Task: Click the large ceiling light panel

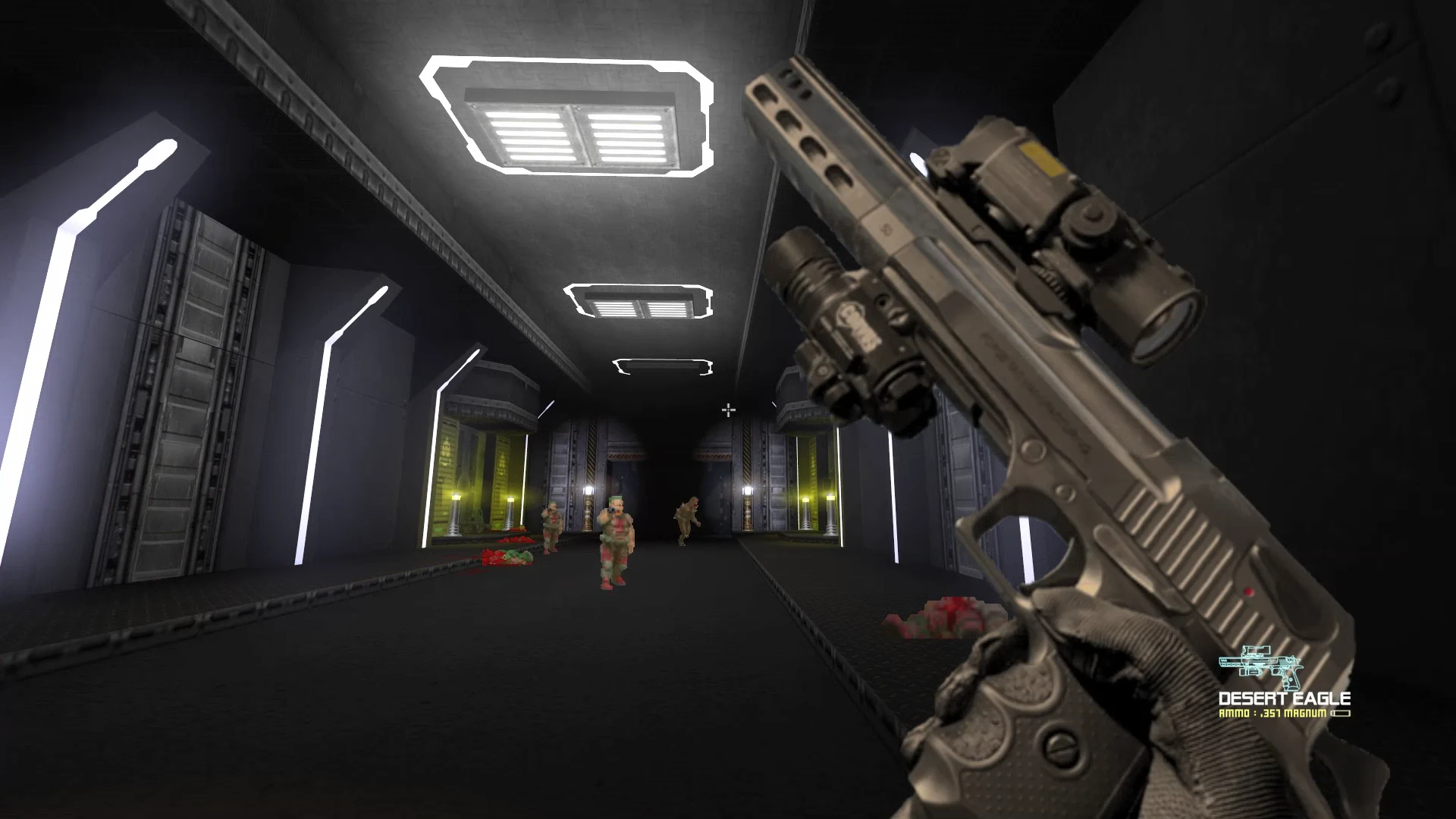Action: point(569,118)
